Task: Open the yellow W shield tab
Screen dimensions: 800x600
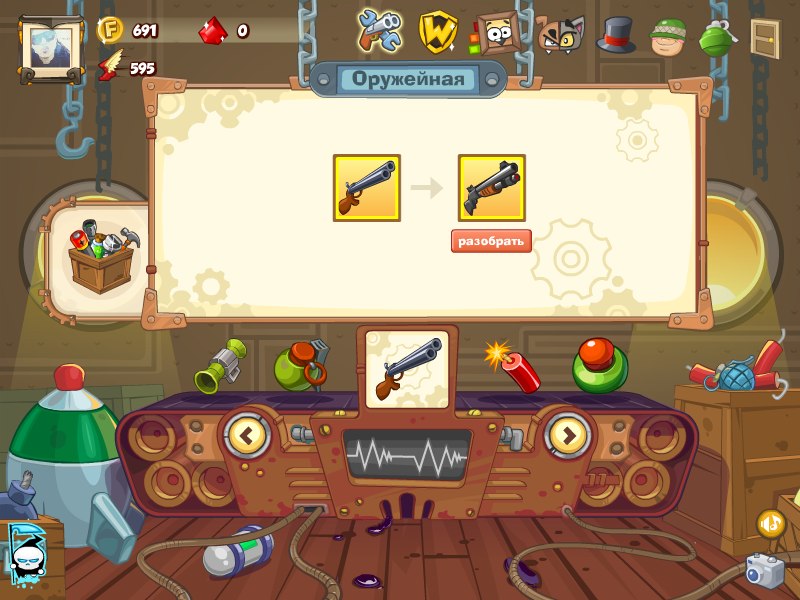Action: pos(437,33)
